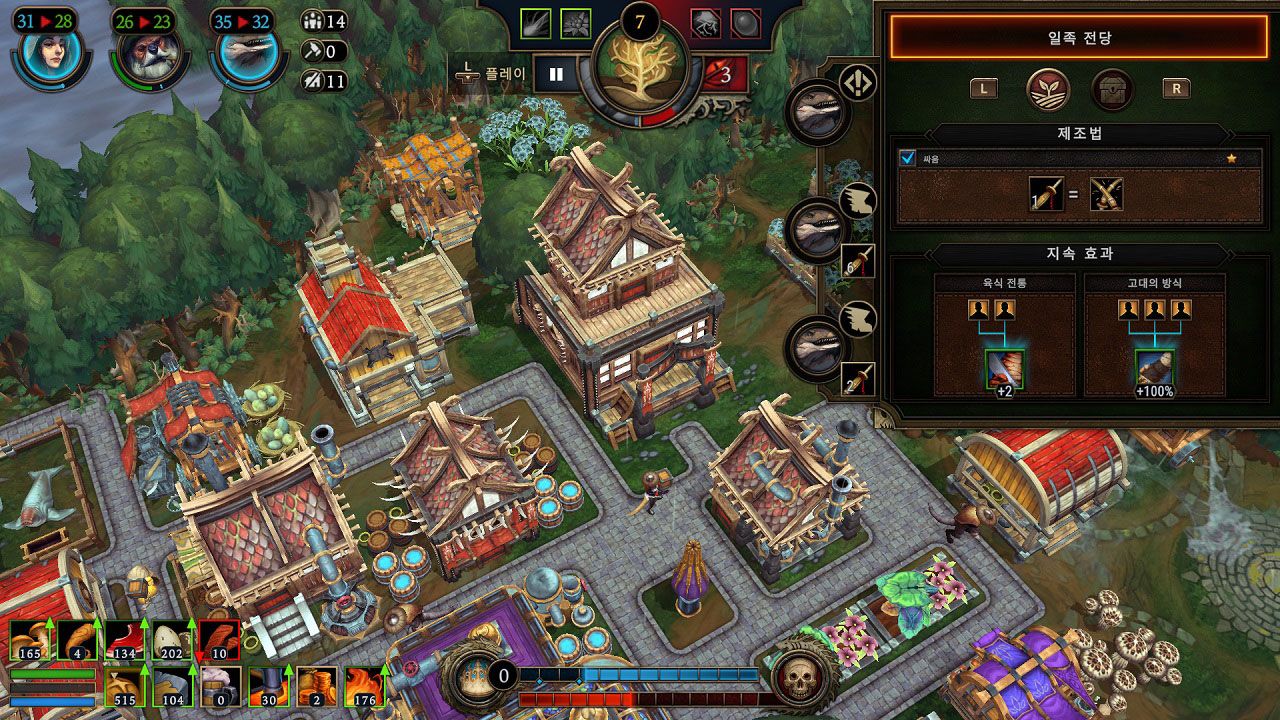Select the fire fuel resource showing 176

tap(364, 687)
